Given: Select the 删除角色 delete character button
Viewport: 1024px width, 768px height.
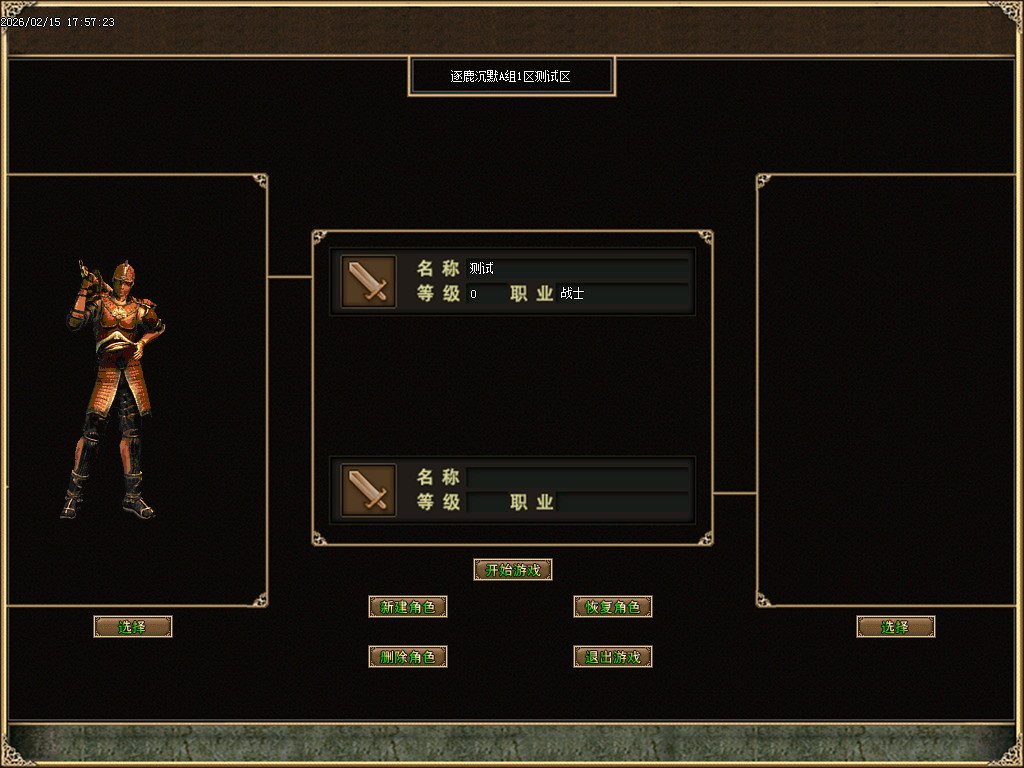Looking at the screenshot, I should (x=408, y=657).
